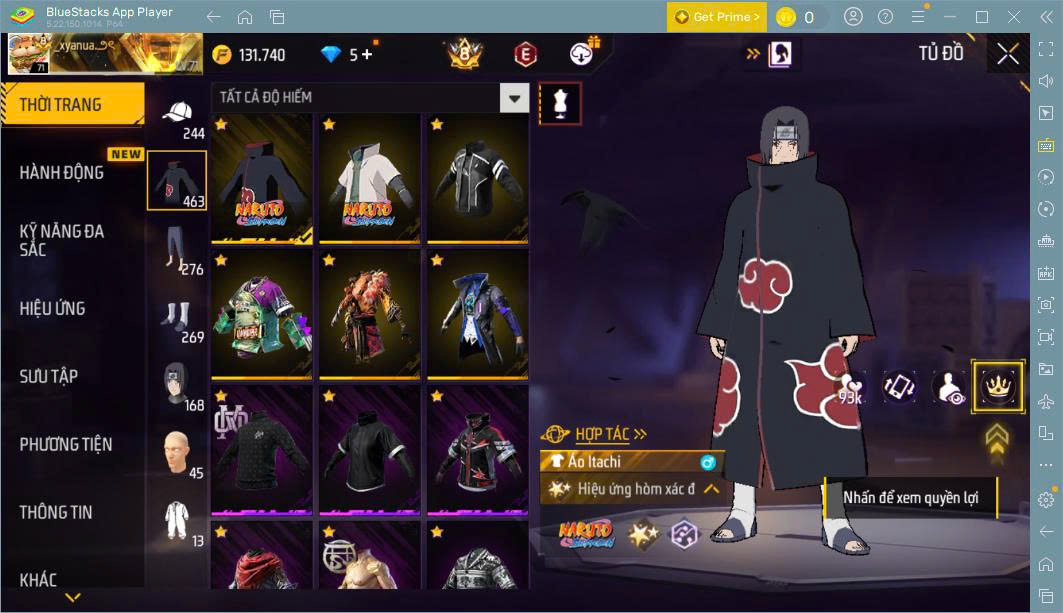The image size is (1063, 613).
Task: Toggle the mannequin outfit preview icon
Action: [560, 103]
